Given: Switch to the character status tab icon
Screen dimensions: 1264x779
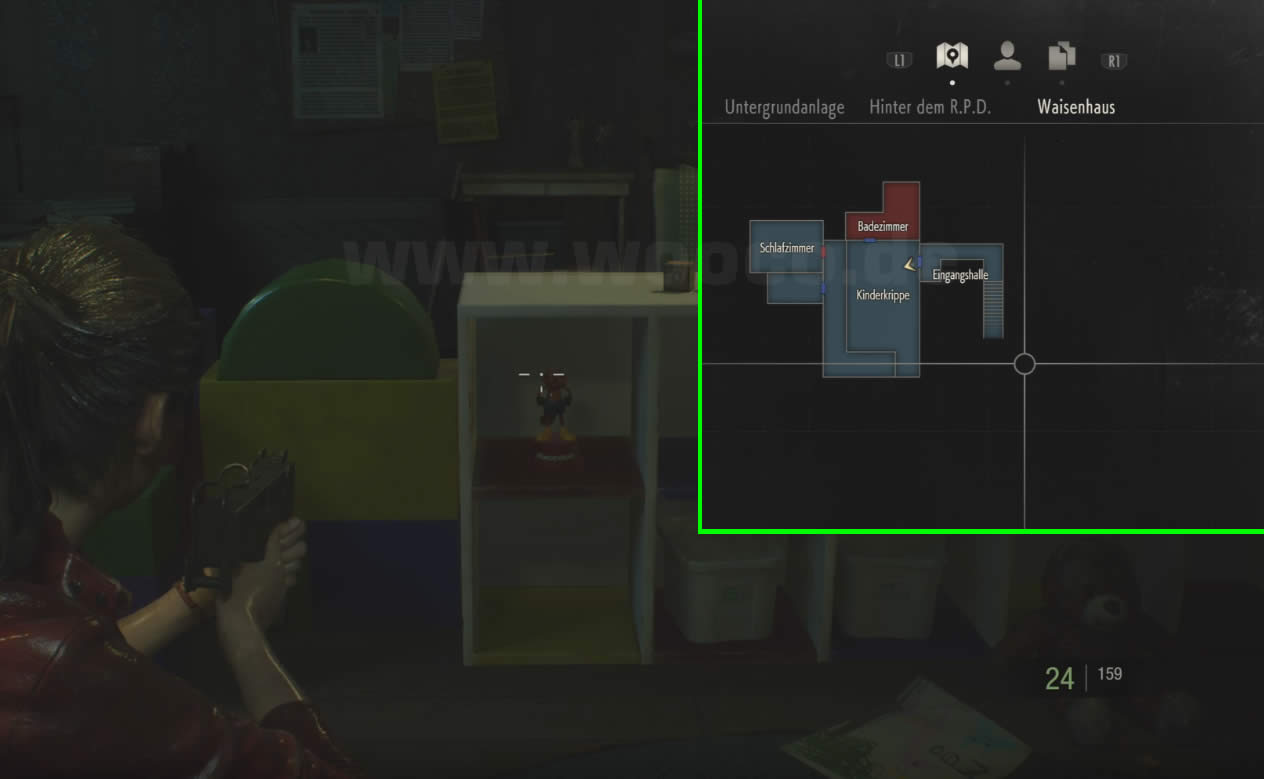Looking at the screenshot, I should click(1007, 56).
